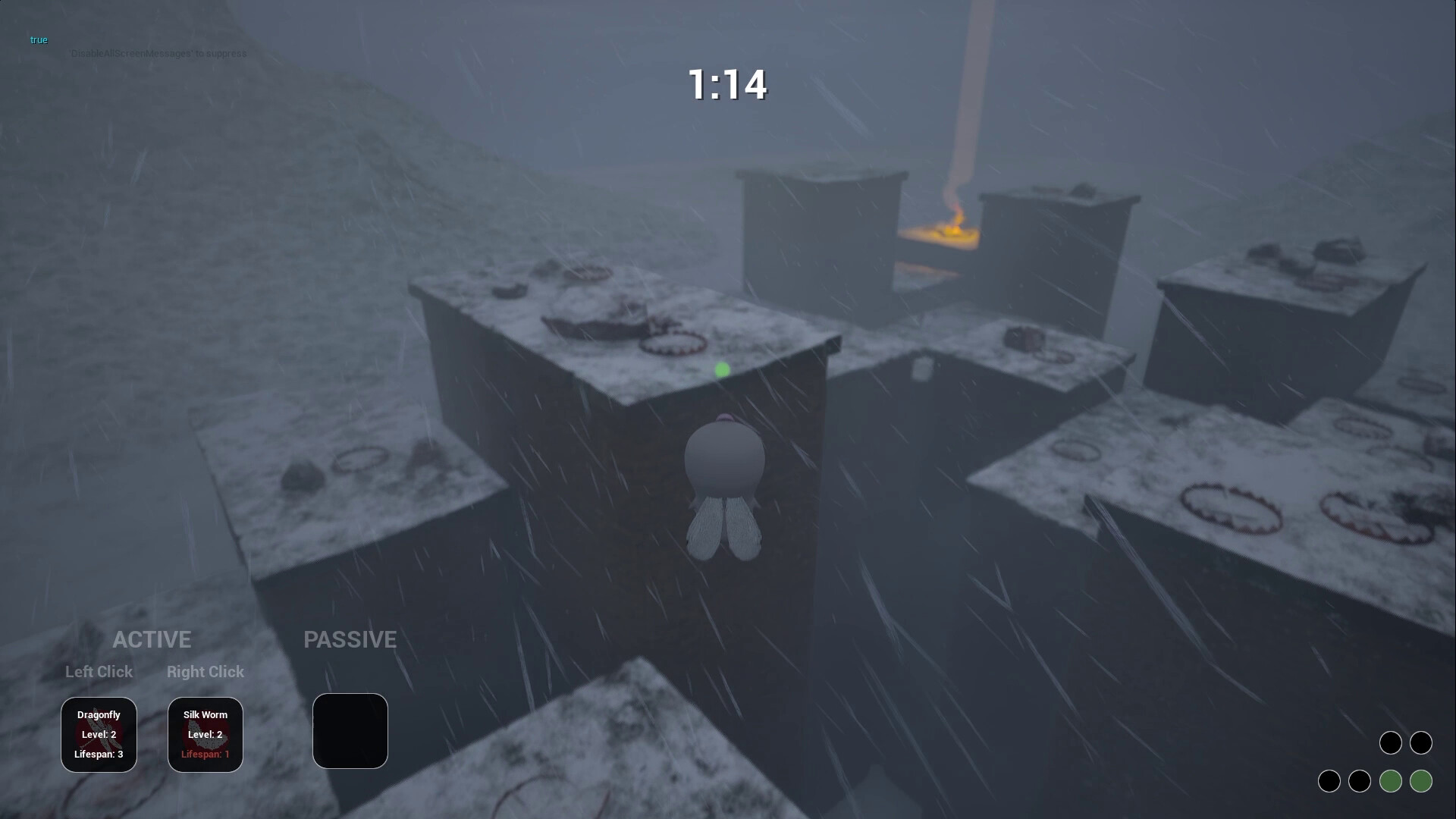Image resolution: width=1456 pixels, height=819 pixels.
Task: Click the rightmost green status circle
Action: click(x=1421, y=780)
